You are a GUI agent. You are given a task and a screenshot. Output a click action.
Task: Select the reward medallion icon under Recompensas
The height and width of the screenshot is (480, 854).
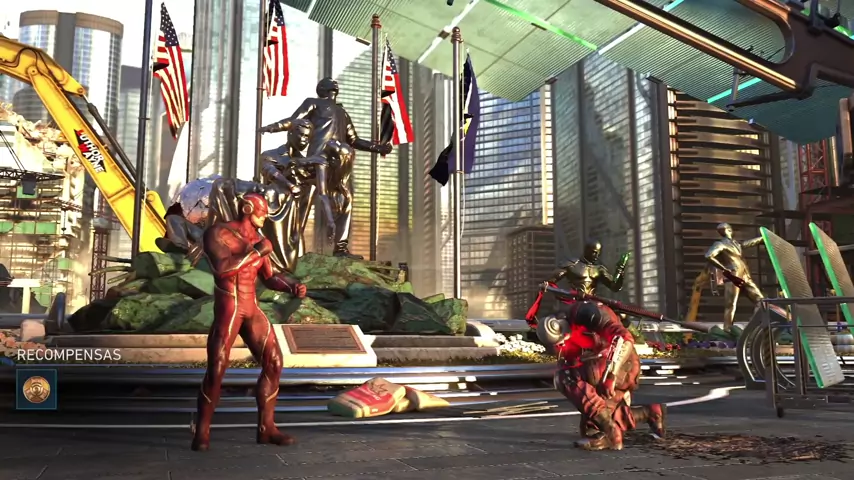[36, 389]
